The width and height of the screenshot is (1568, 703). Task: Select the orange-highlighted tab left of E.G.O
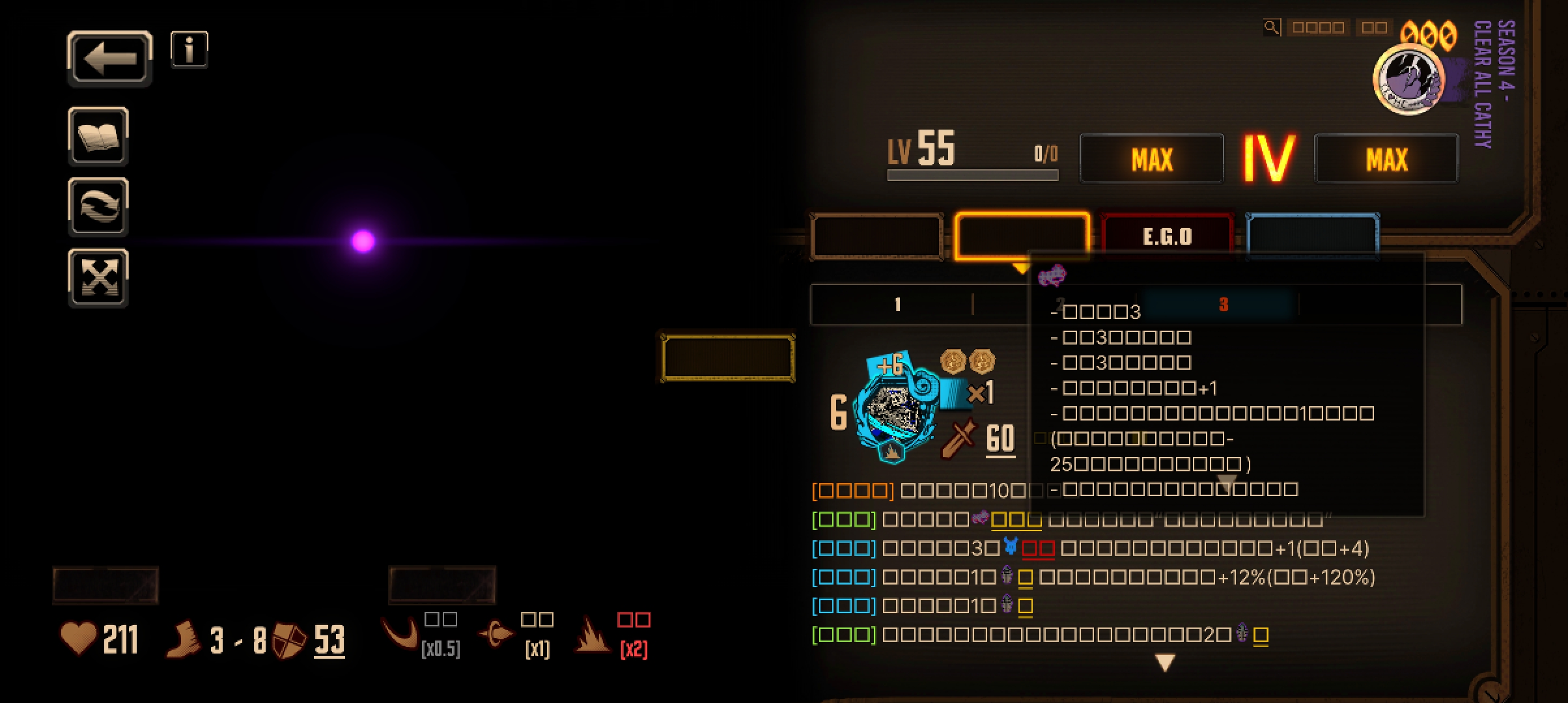point(1021,236)
